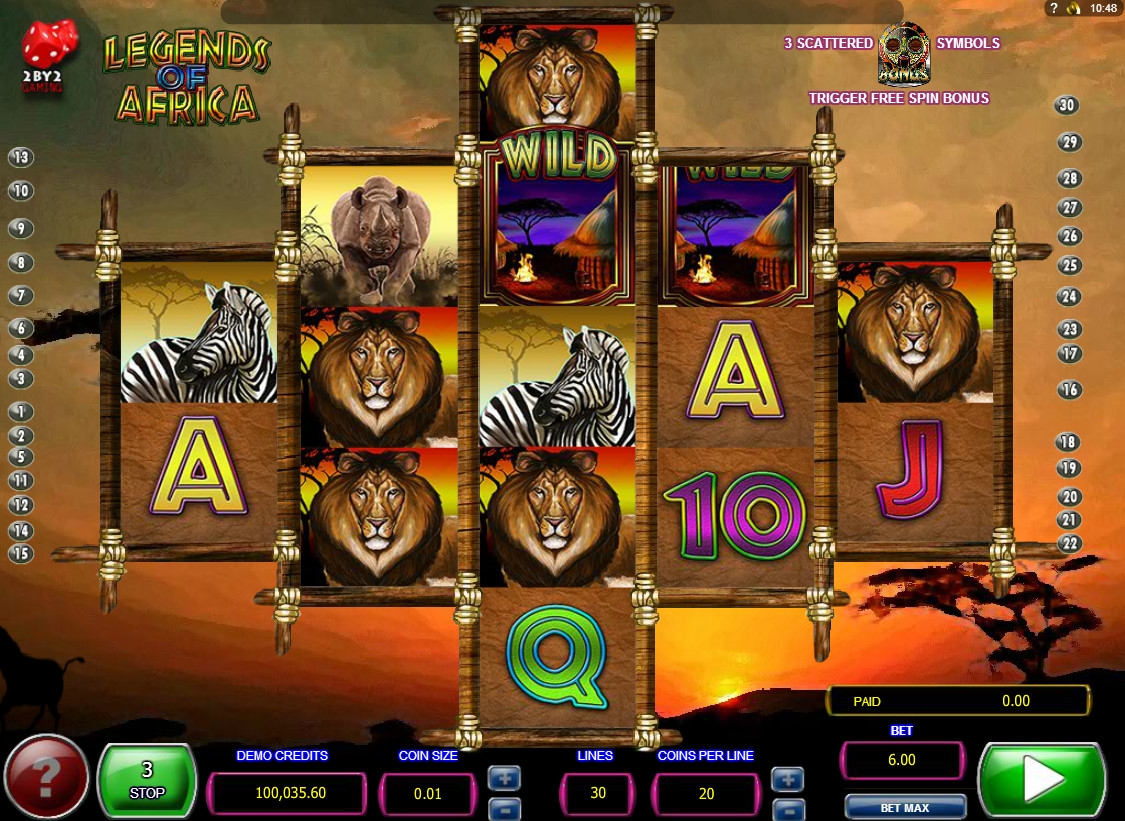Select payline number 16 marker
This screenshot has height=821, width=1125.
pyautogui.click(x=1070, y=390)
